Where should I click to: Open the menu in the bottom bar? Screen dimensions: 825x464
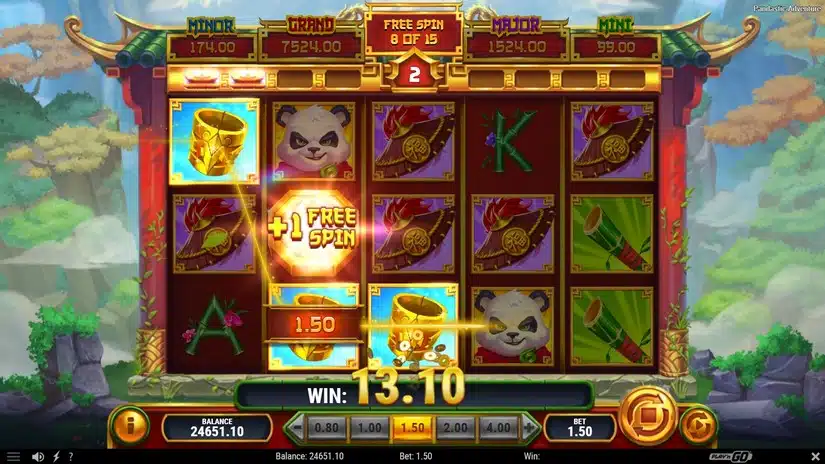(x=14, y=457)
